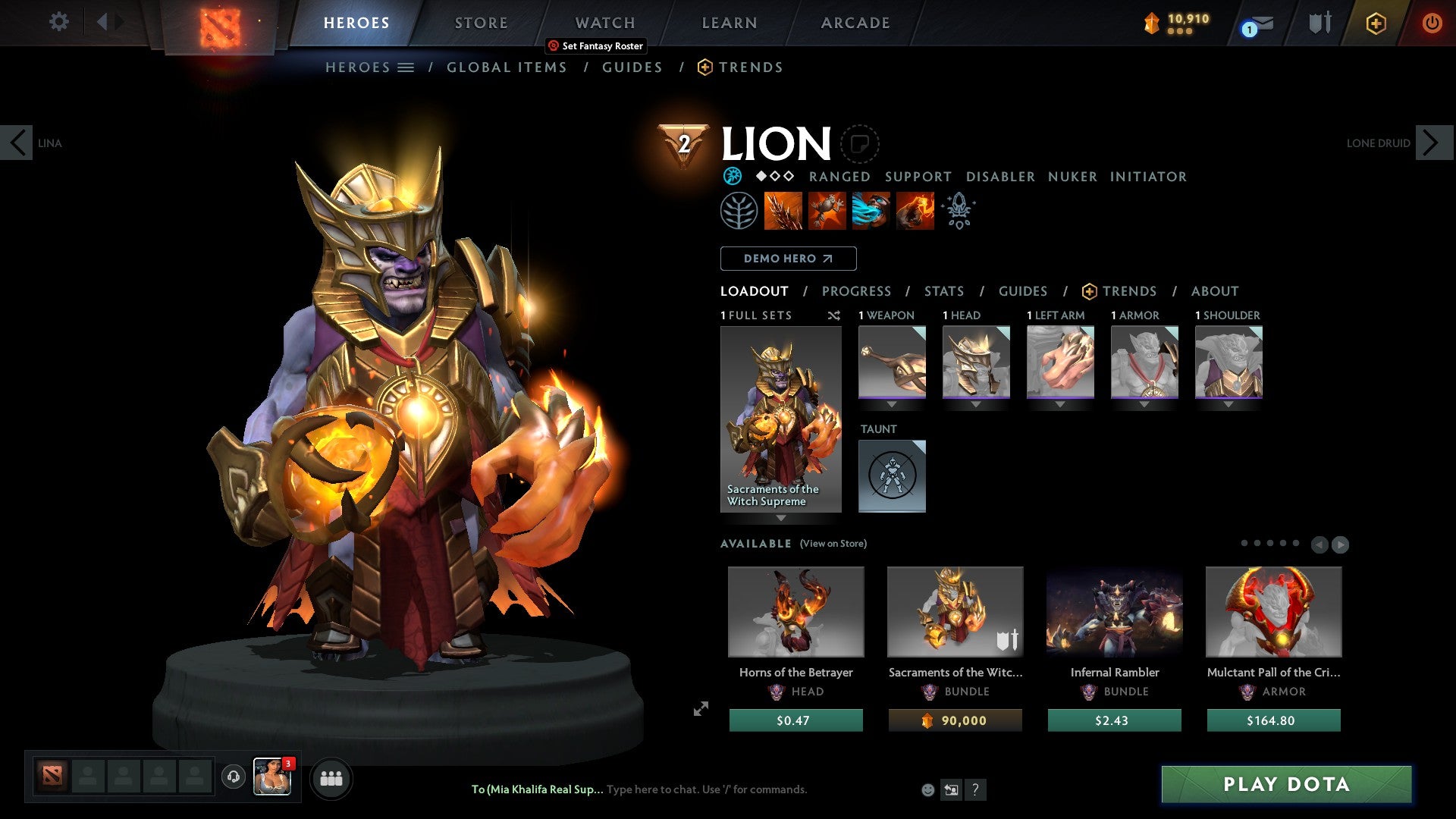Image resolution: width=1456 pixels, height=819 pixels.
Task: Click the left arrow toward Lina
Action: (17, 143)
